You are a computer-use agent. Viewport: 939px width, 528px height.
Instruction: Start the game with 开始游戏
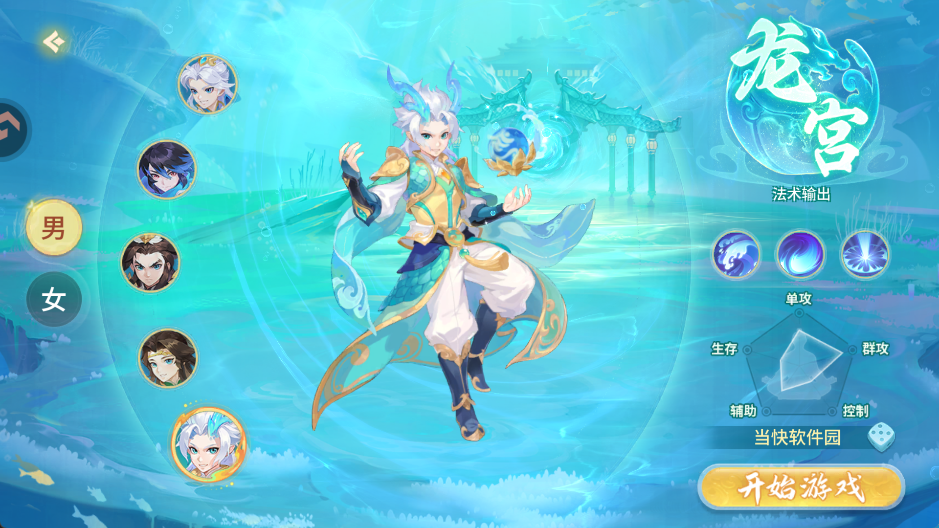click(x=800, y=488)
